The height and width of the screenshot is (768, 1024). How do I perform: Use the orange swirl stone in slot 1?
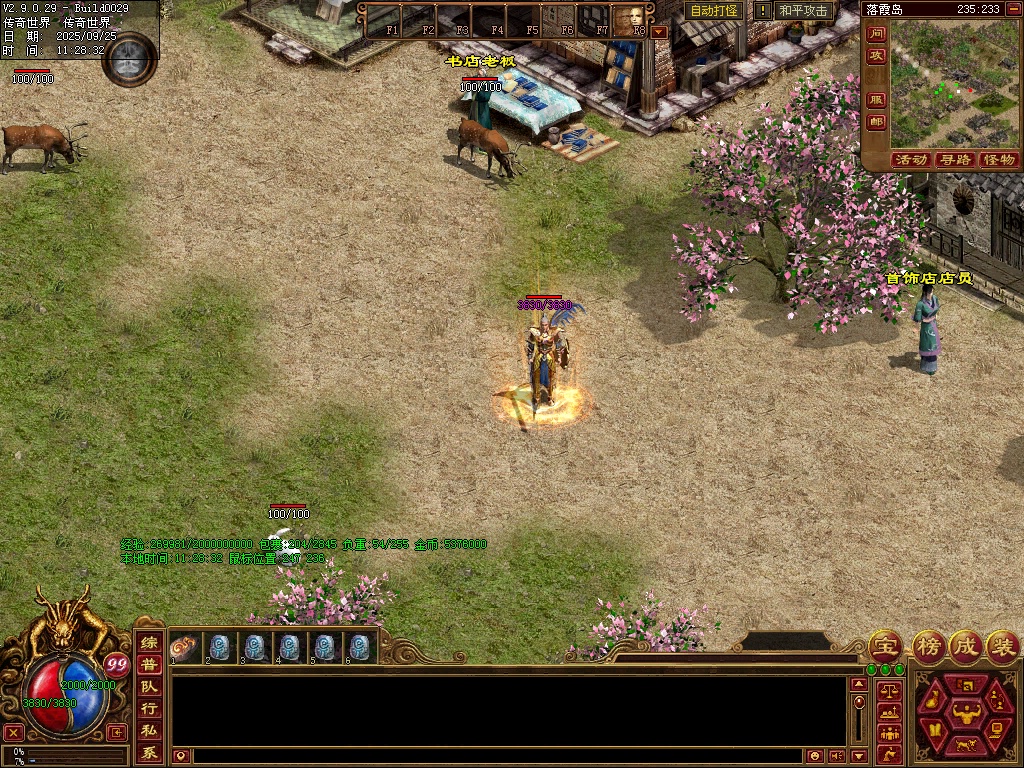(184, 647)
